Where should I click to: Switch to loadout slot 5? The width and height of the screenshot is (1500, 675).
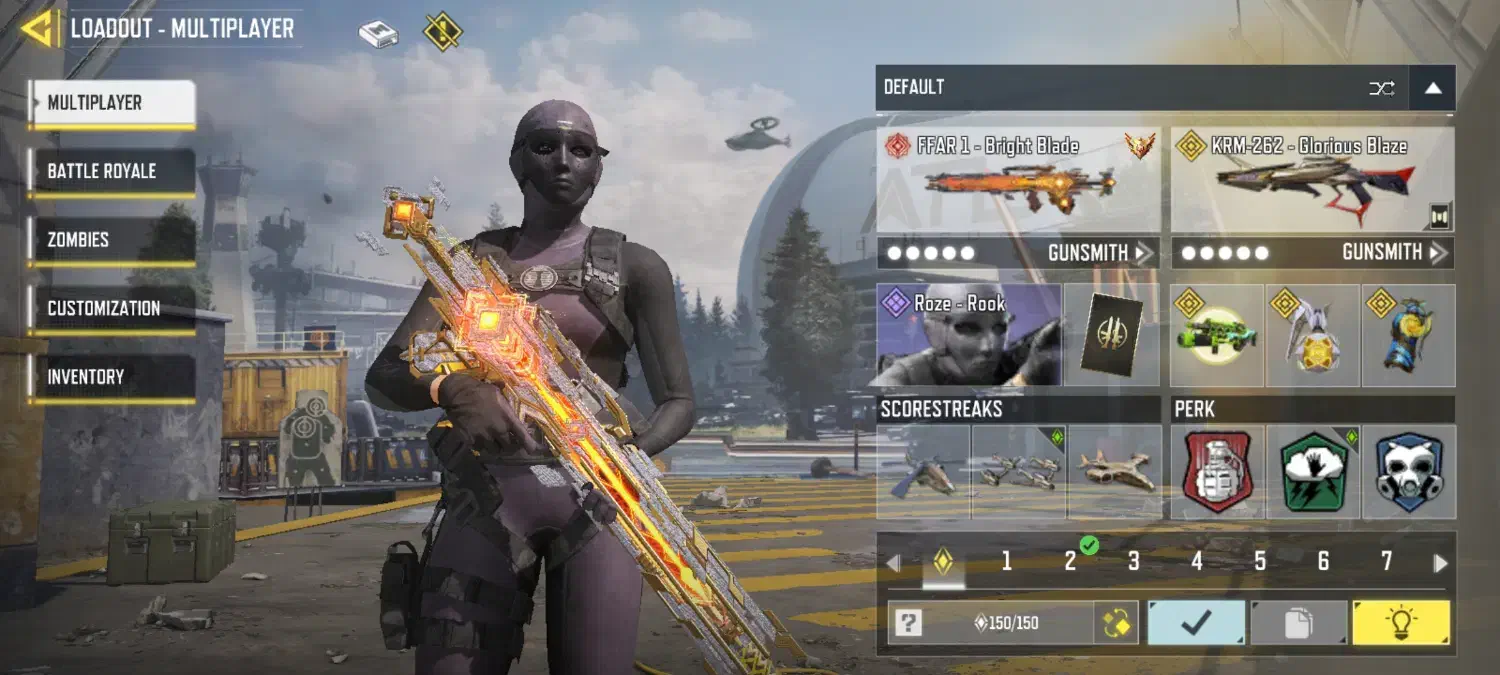1260,562
